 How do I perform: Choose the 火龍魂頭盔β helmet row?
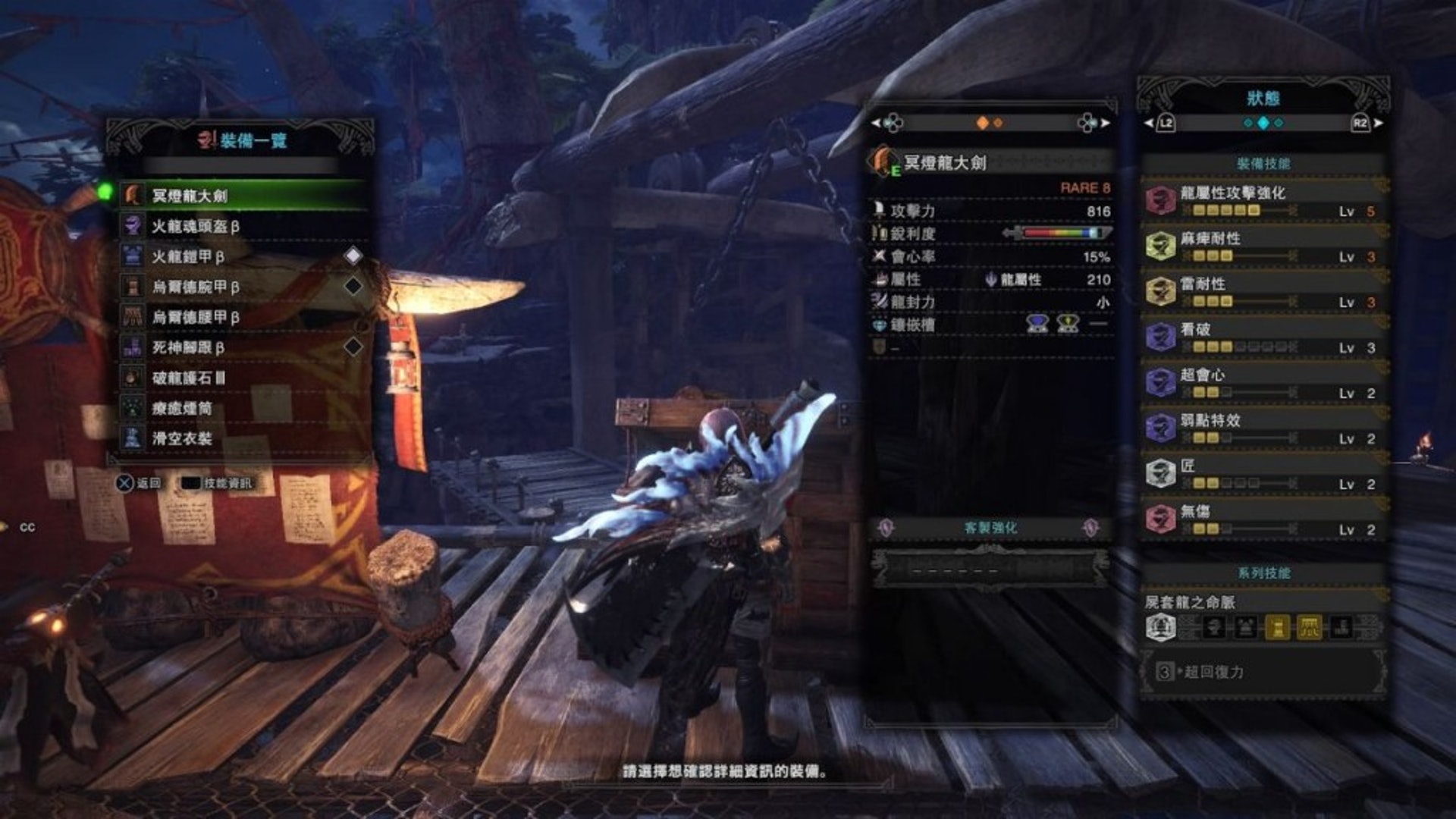pyautogui.click(x=243, y=226)
